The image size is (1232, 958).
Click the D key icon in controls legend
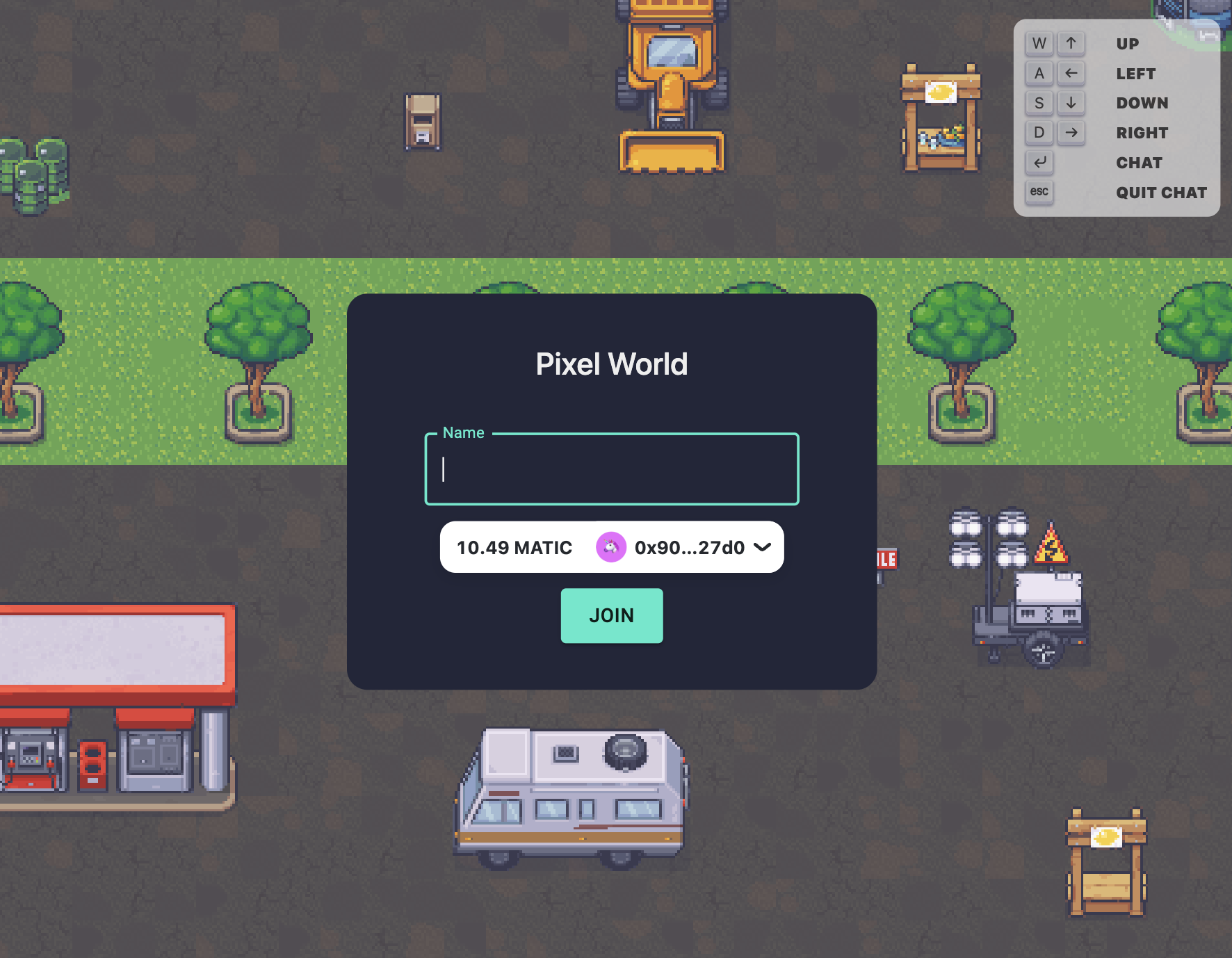[1039, 132]
